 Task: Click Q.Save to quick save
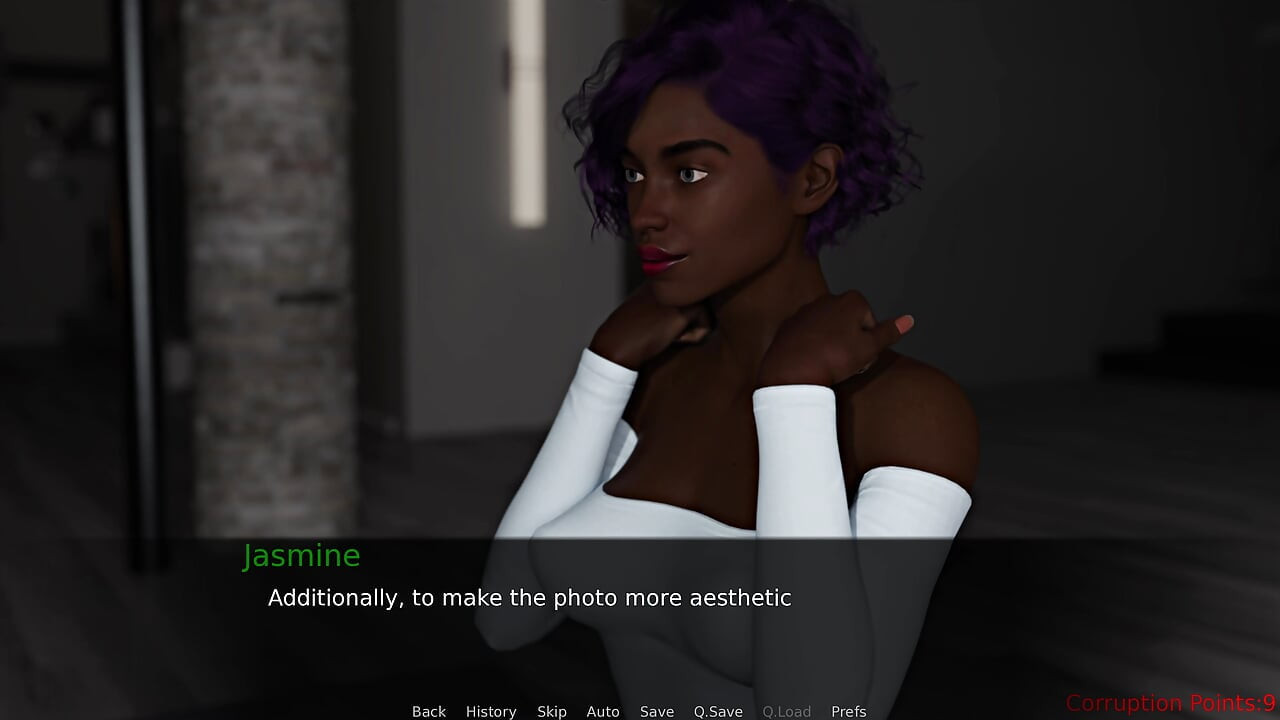point(718,711)
